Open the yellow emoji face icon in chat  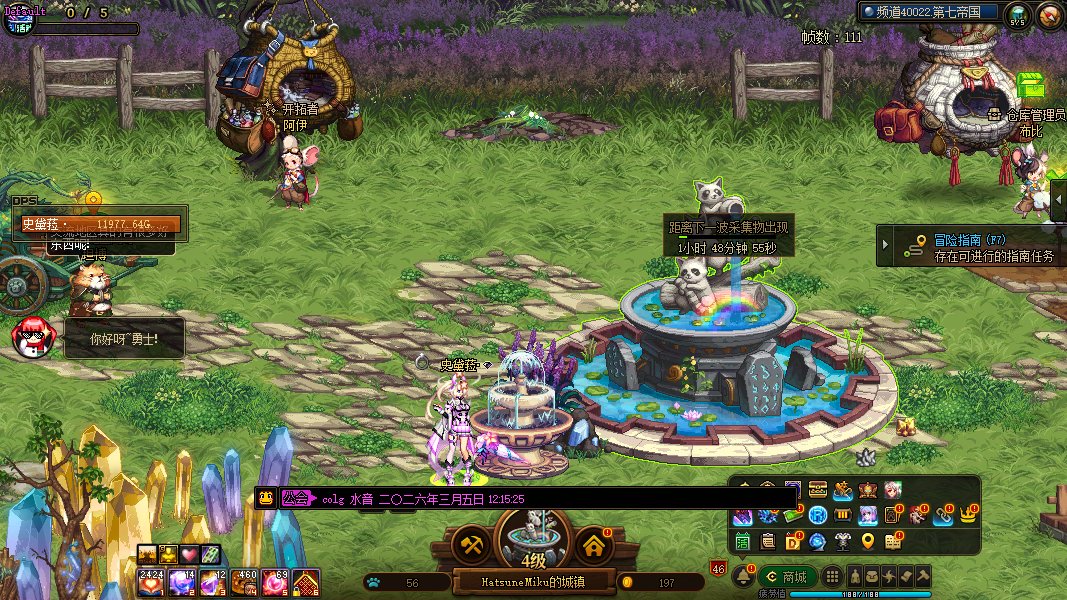tap(266, 498)
